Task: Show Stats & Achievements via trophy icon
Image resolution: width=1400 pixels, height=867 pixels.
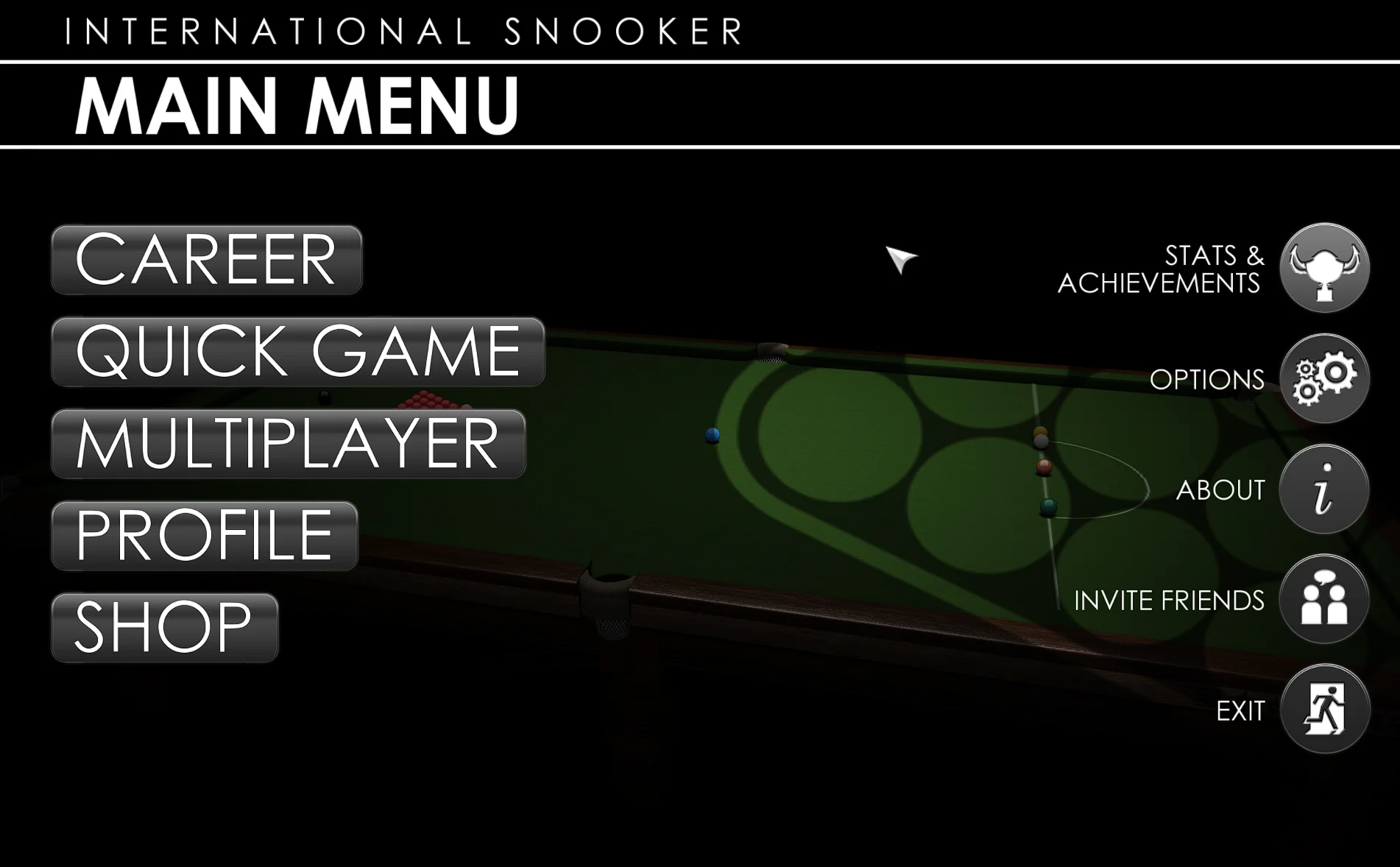Action: point(1324,268)
